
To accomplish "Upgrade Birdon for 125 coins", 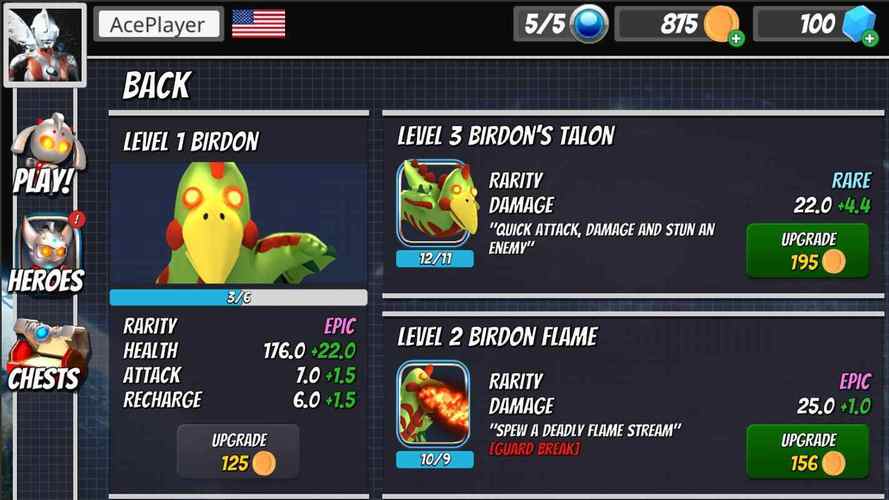I will coord(238,451).
